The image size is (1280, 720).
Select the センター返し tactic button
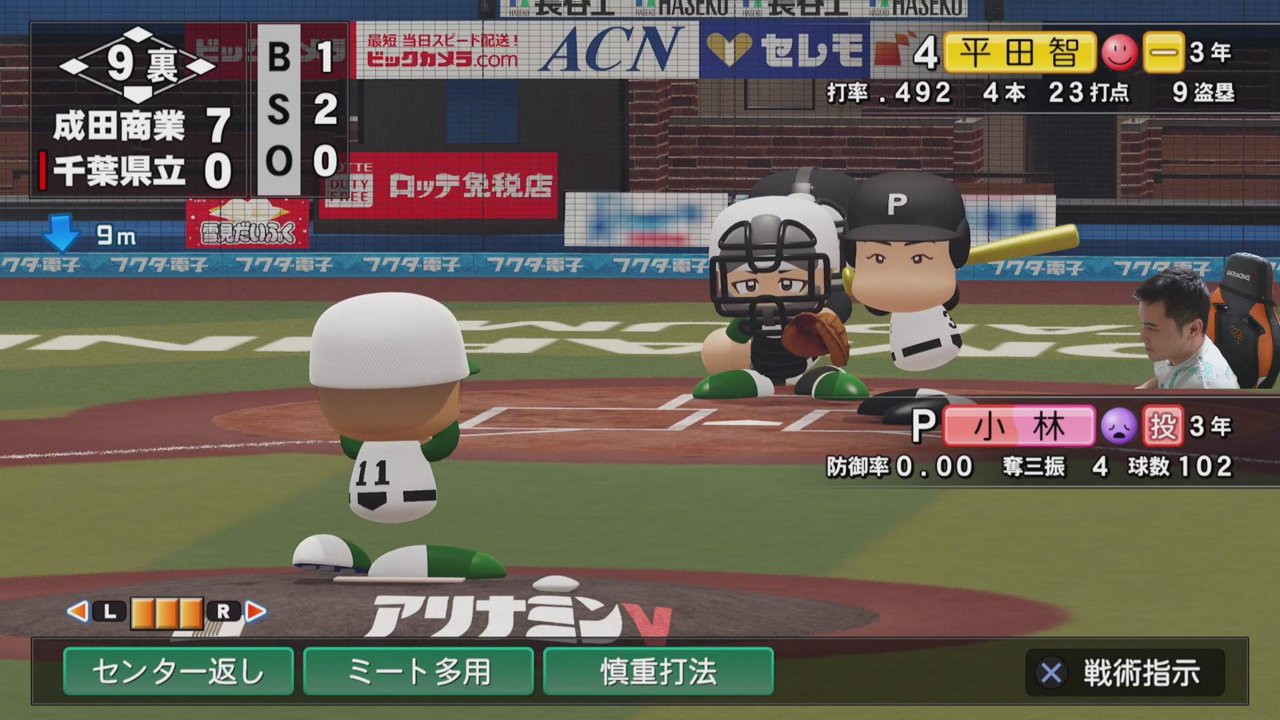click(178, 671)
